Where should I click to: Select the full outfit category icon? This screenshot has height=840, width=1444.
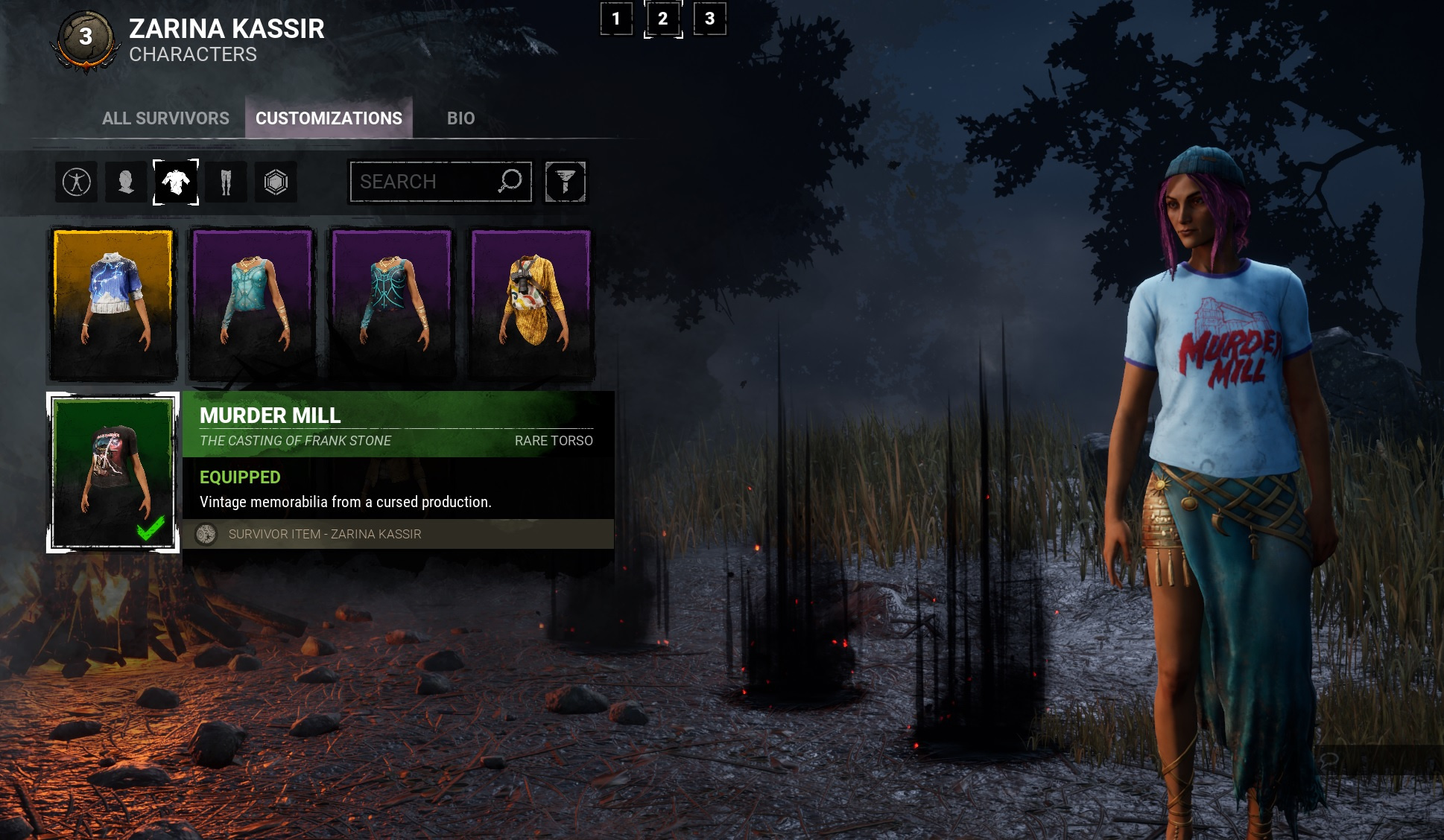[x=77, y=182]
